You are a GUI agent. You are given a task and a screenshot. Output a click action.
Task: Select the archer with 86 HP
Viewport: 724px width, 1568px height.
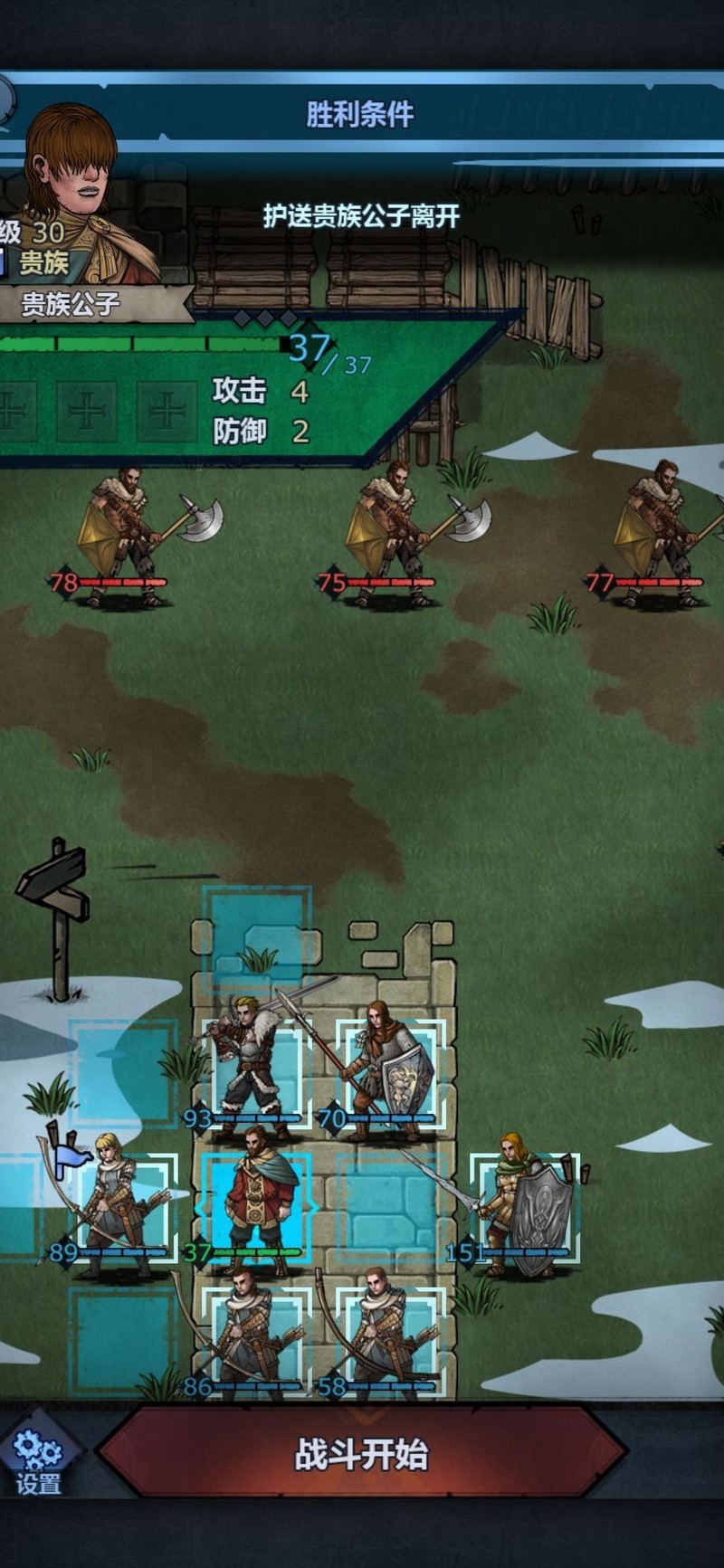point(254,1335)
